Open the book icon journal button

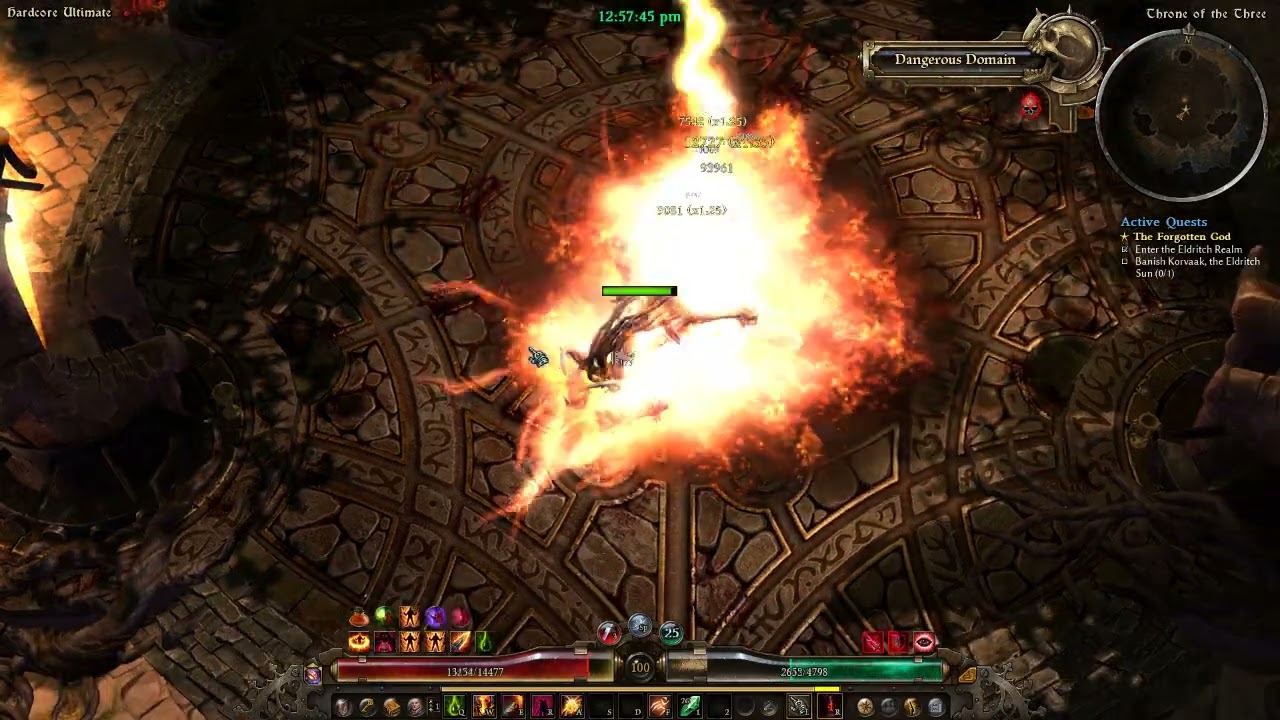pos(391,707)
